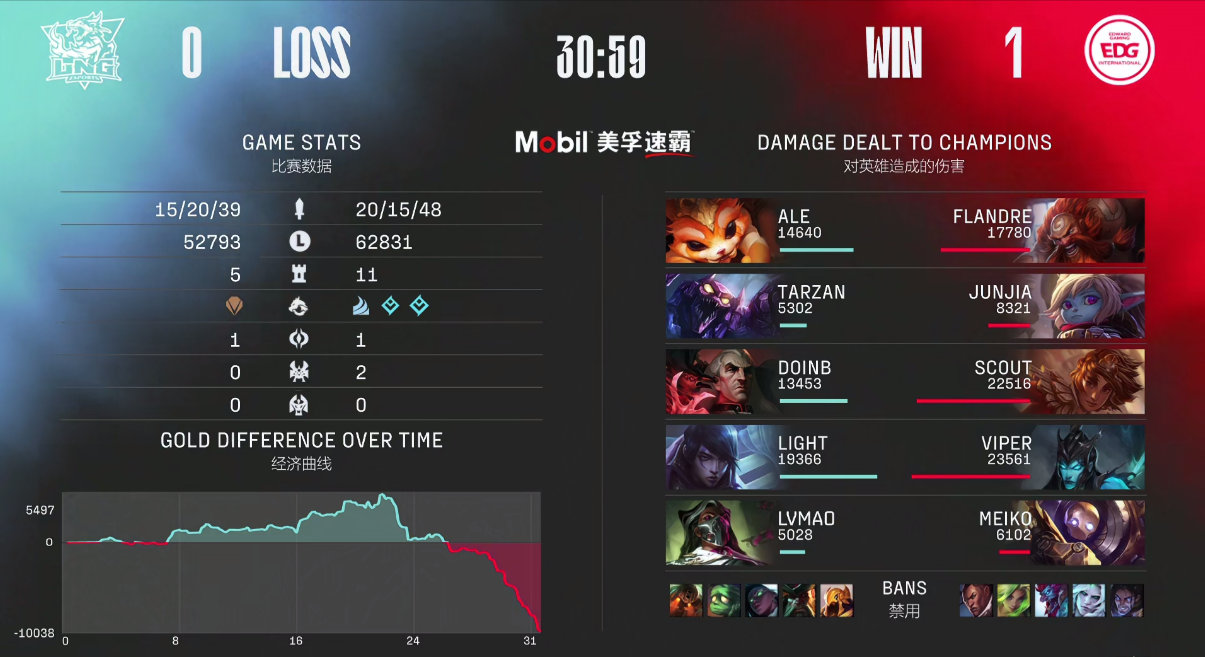Pick LVMAO's player row
This screenshot has width=1205, height=657.
(x=760, y=532)
